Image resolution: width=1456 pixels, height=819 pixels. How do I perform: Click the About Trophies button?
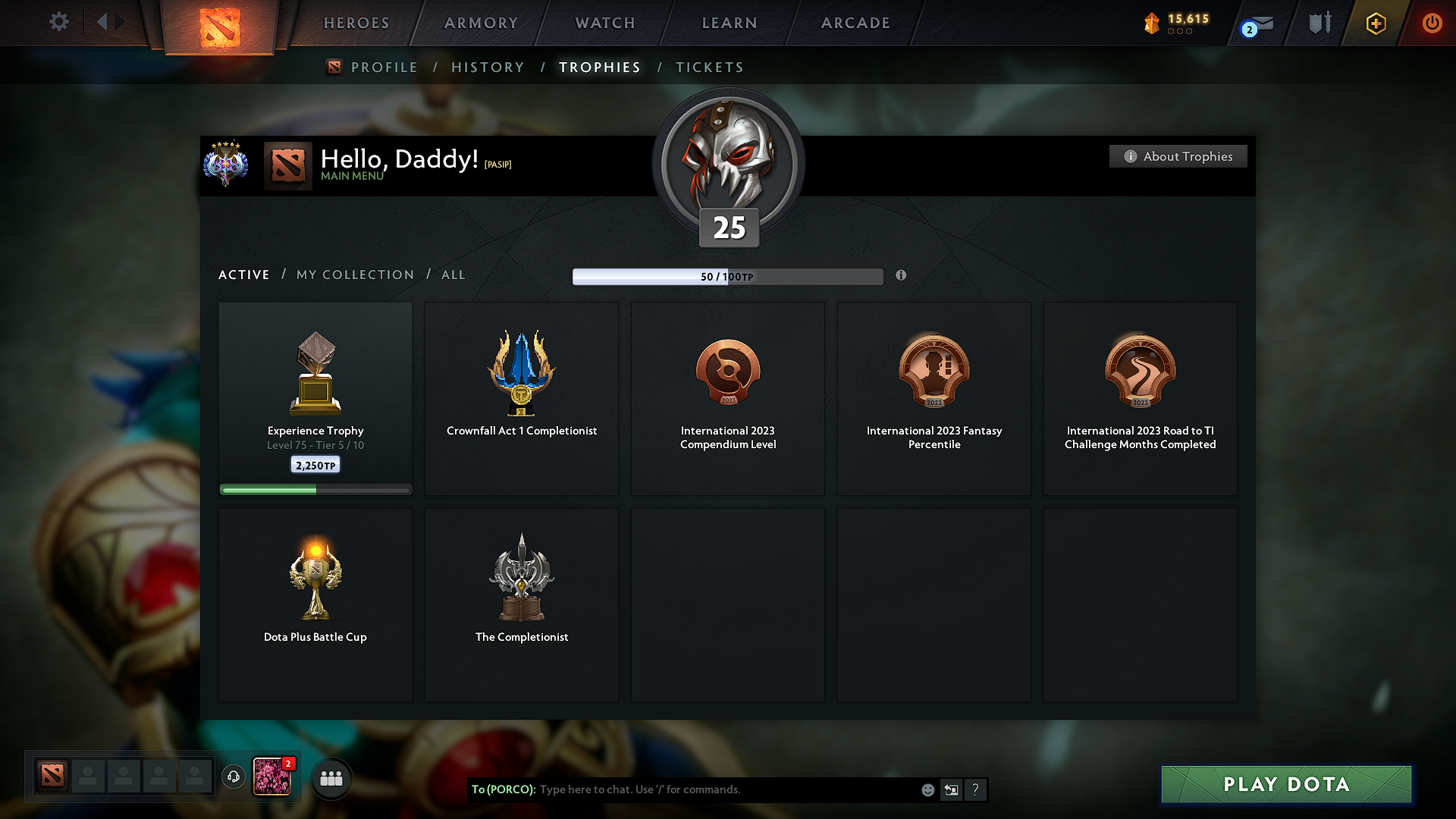[1178, 156]
